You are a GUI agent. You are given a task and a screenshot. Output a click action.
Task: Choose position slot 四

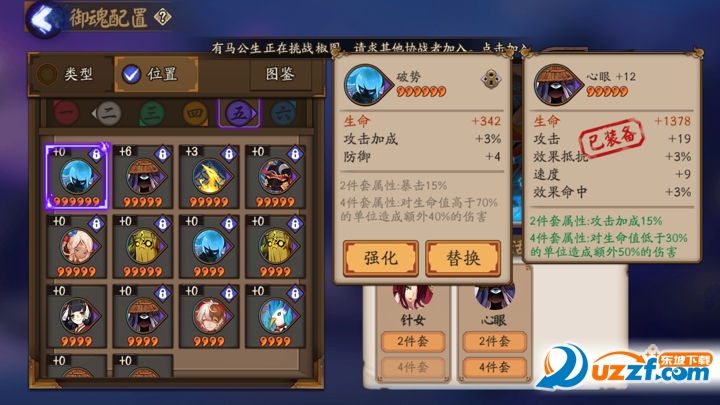click(x=194, y=113)
